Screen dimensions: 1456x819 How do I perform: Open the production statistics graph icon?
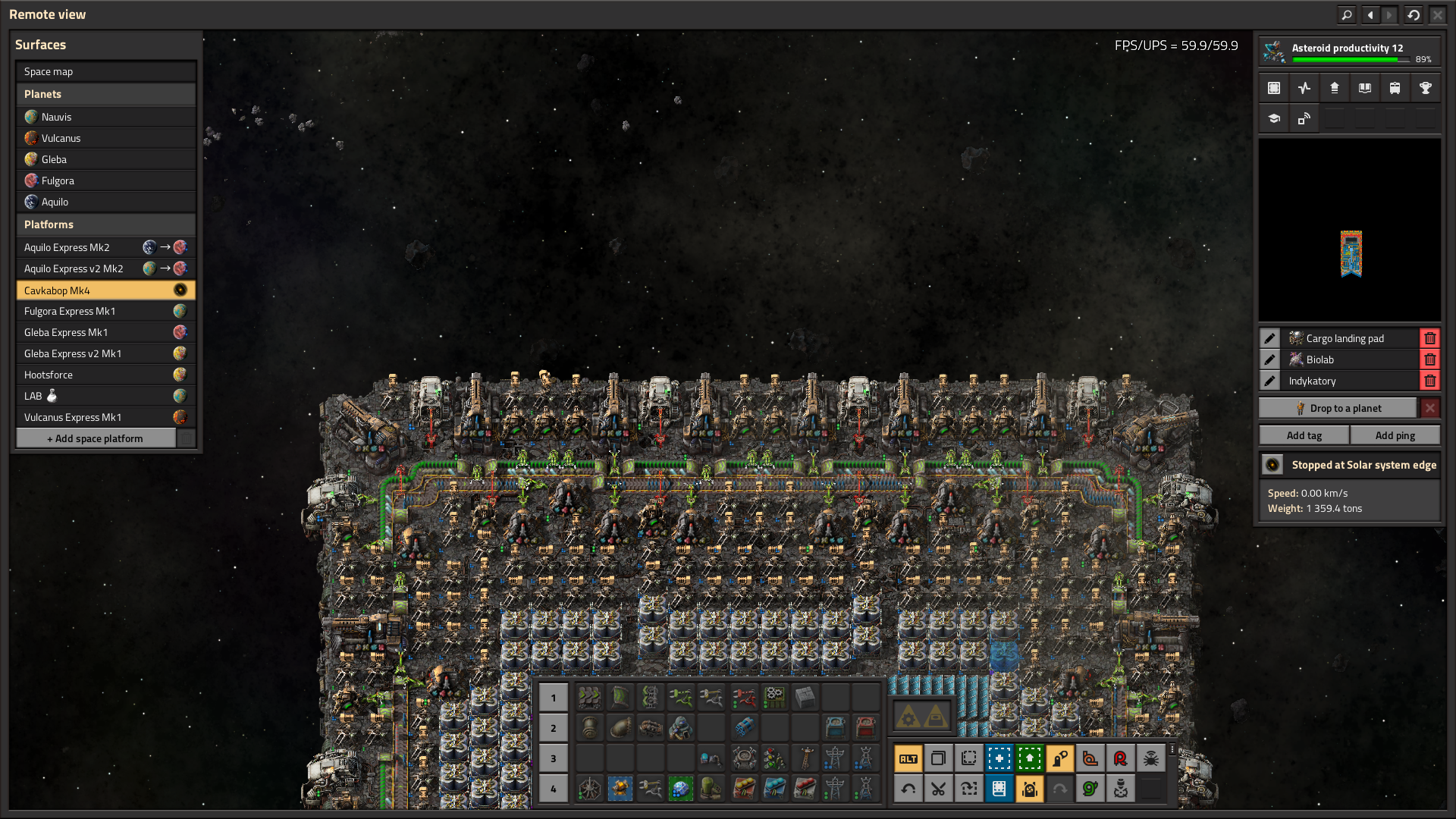[x=1304, y=88]
